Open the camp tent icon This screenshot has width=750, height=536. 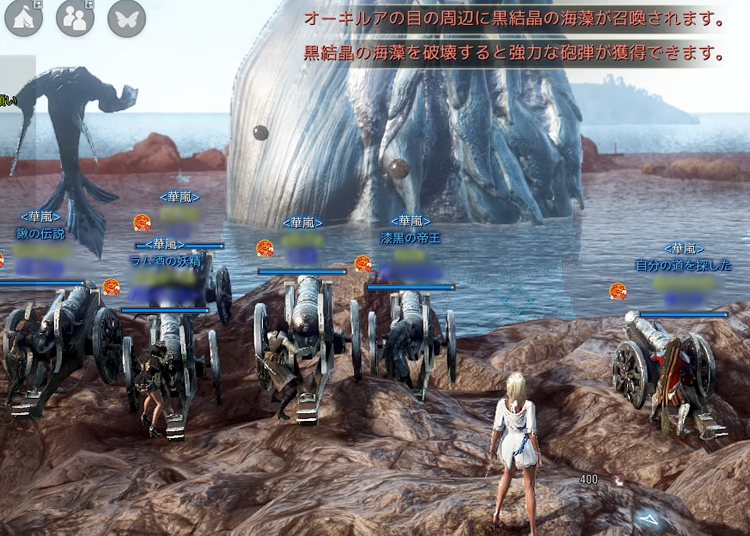point(24,19)
